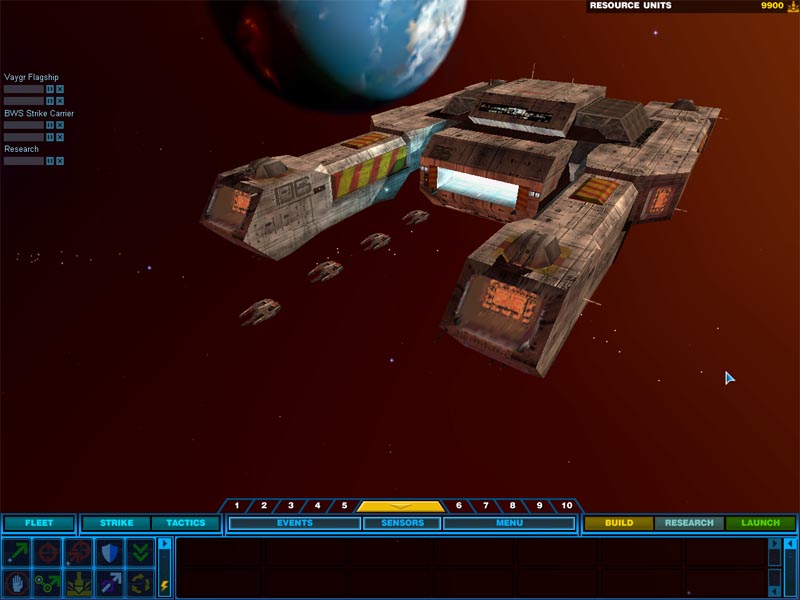Open the game Menu

(x=509, y=523)
